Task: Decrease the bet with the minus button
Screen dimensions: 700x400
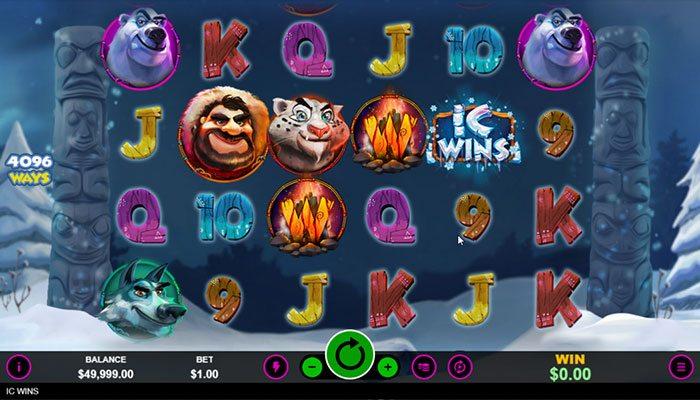Action: [312, 367]
